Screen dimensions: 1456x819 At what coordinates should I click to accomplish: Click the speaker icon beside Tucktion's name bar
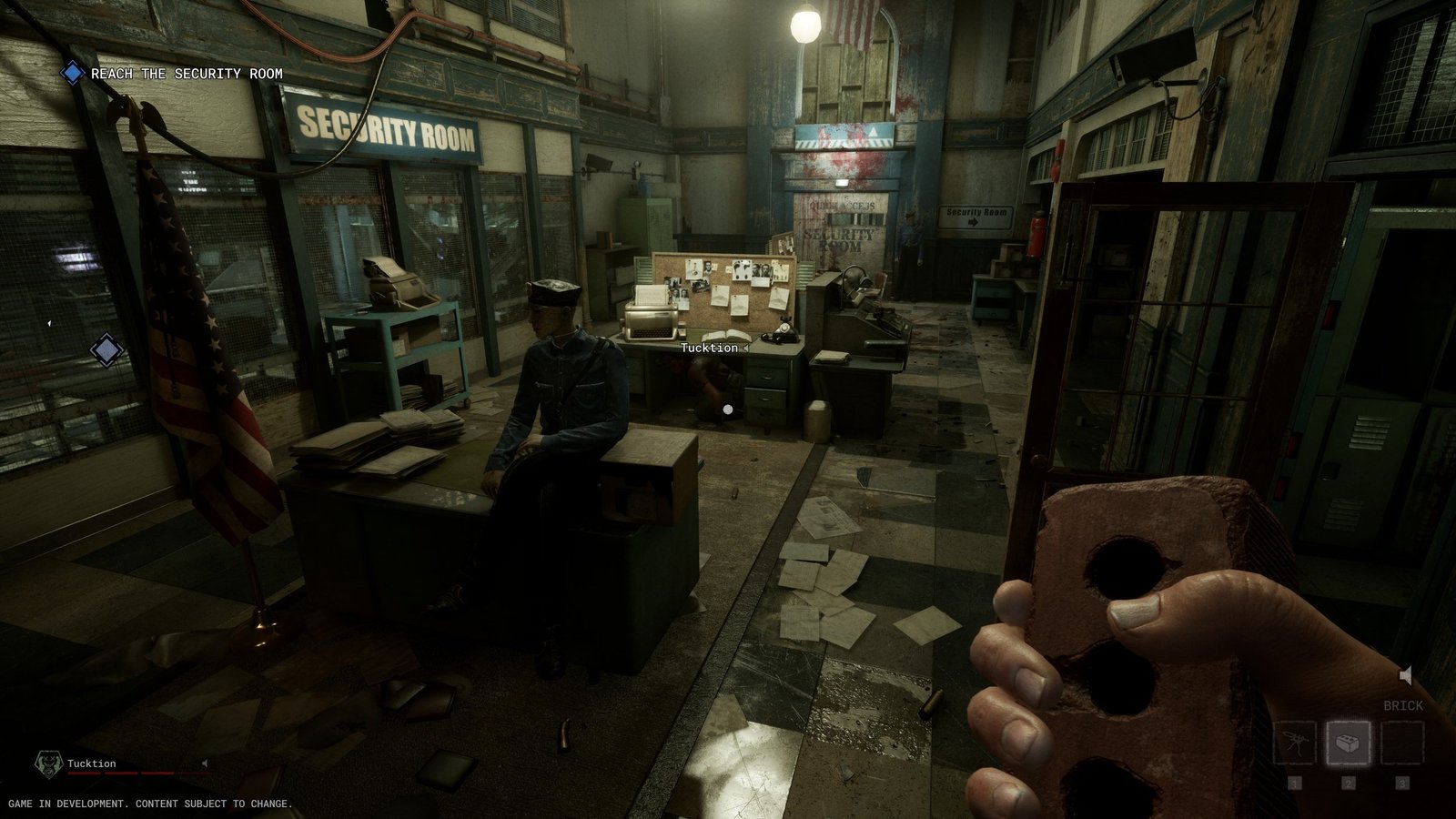(x=205, y=763)
